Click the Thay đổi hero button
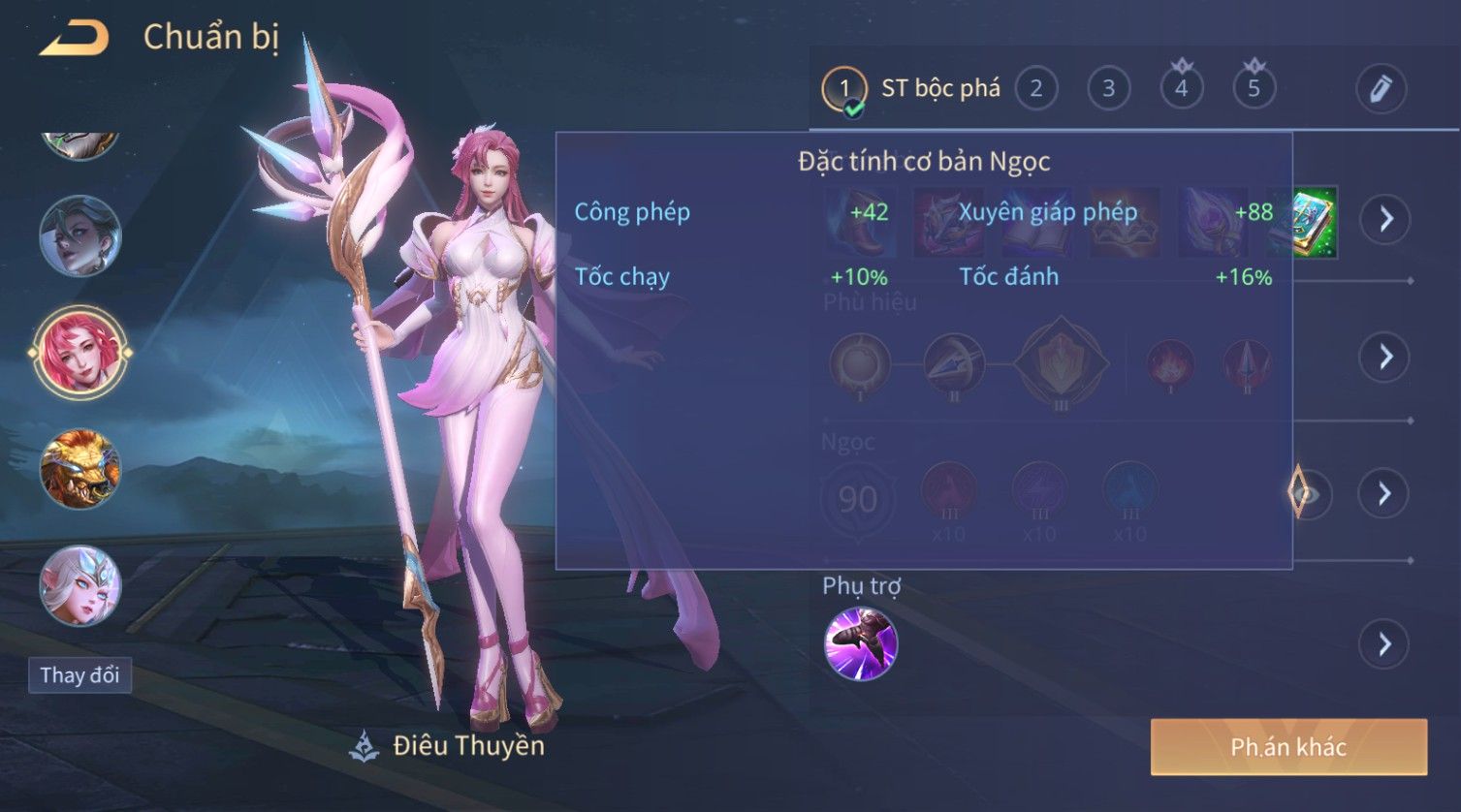The width and height of the screenshot is (1461, 812). [79, 675]
